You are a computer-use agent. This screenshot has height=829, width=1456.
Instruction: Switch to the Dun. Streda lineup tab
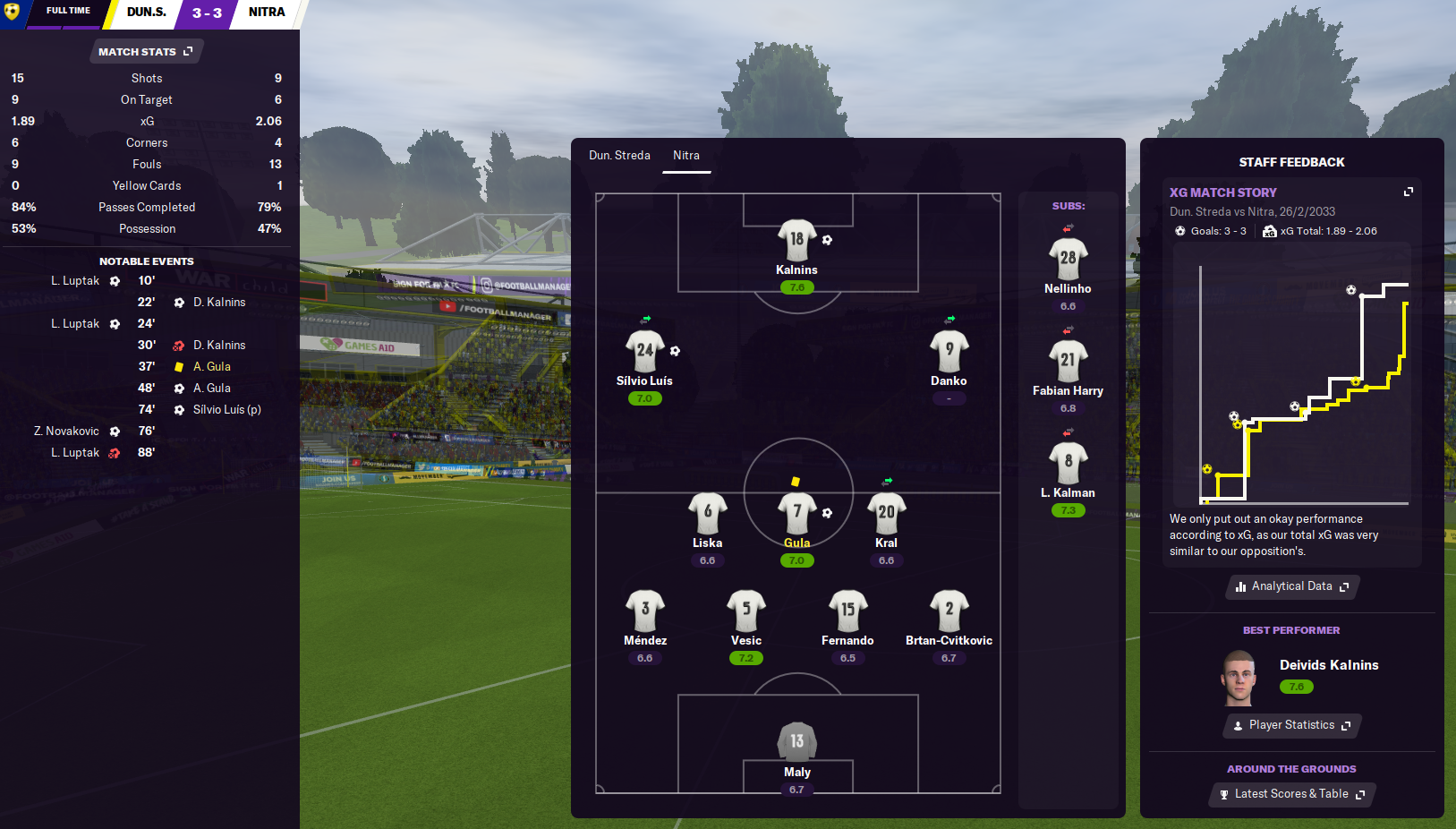pos(619,156)
